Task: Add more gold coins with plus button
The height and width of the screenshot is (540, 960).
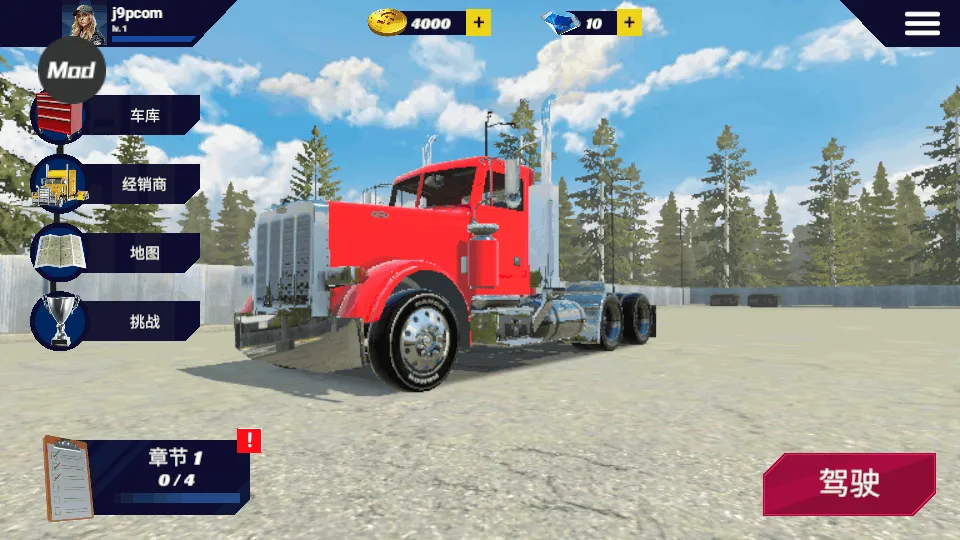Action: click(x=479, y=22)
